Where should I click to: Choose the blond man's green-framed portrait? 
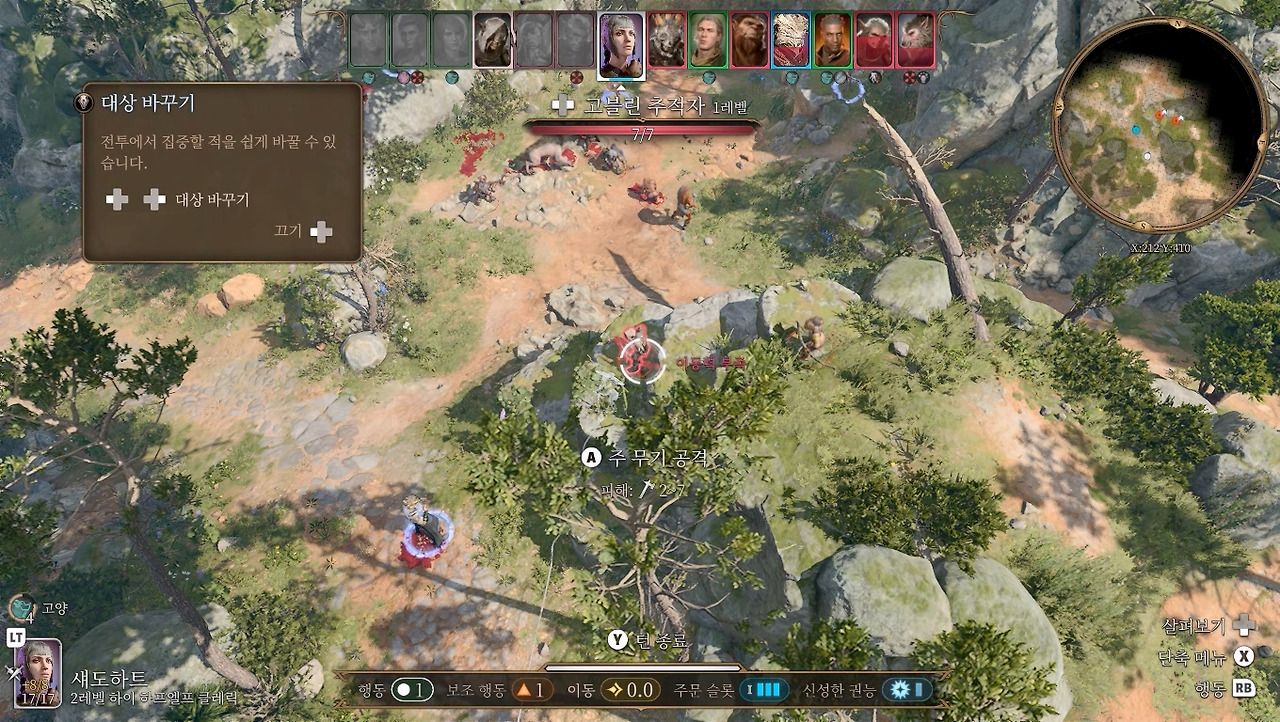point(708,40)
